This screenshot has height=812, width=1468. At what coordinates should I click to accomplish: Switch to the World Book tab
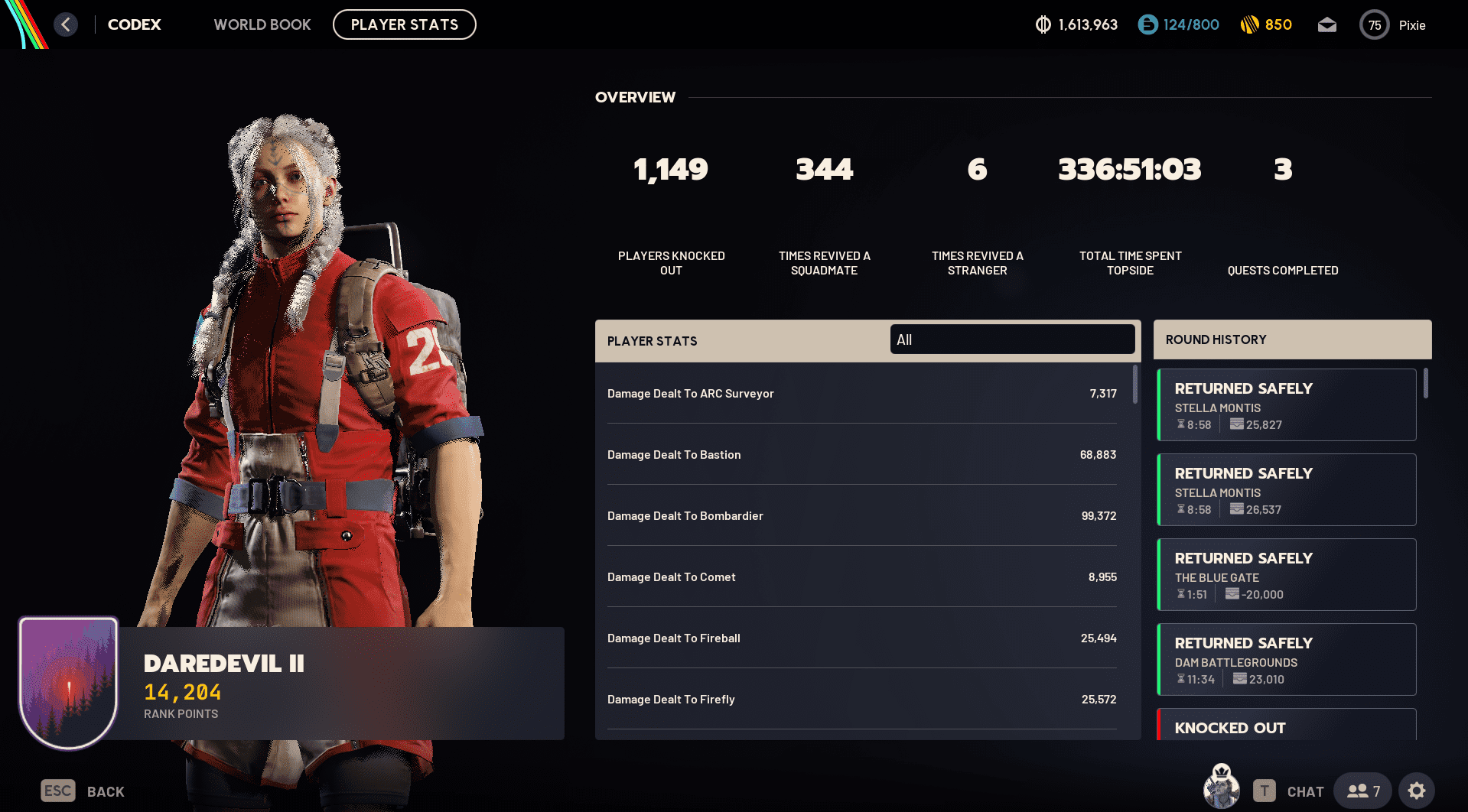[x=262, y=24]
